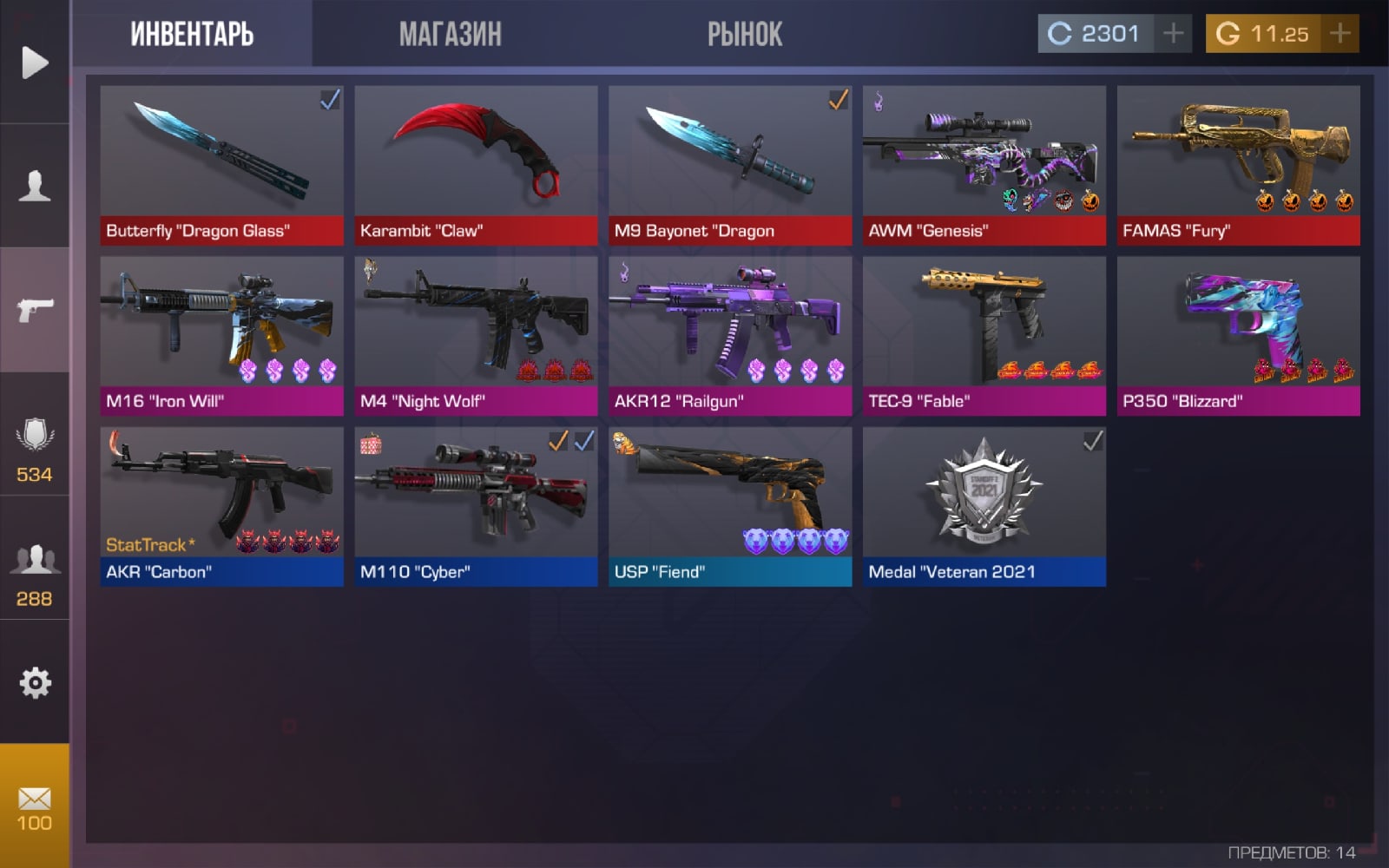The image size is (1389, 868).
Task: Start a match with the play arrow
Action: (35, 62)
